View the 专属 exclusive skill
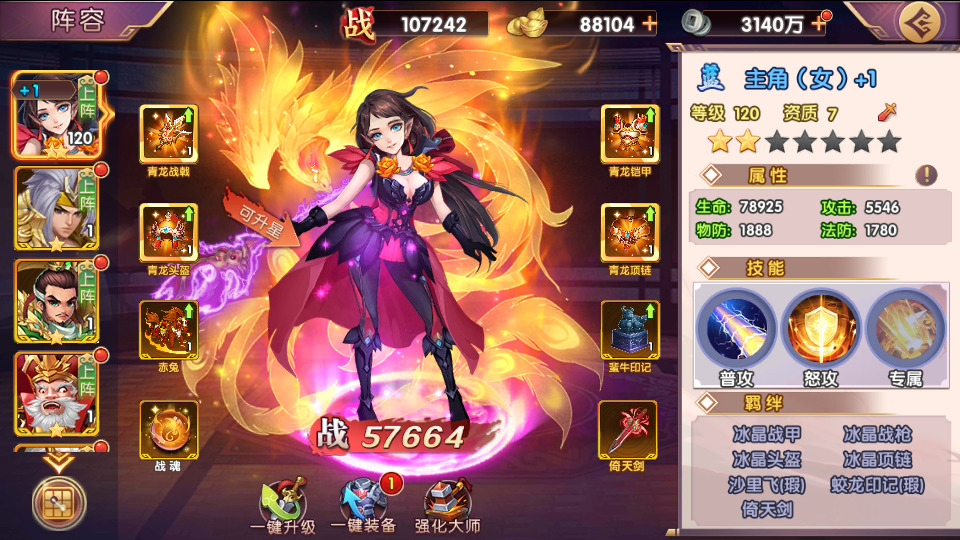This screenshot has height=540, width=960. [905, 325]
